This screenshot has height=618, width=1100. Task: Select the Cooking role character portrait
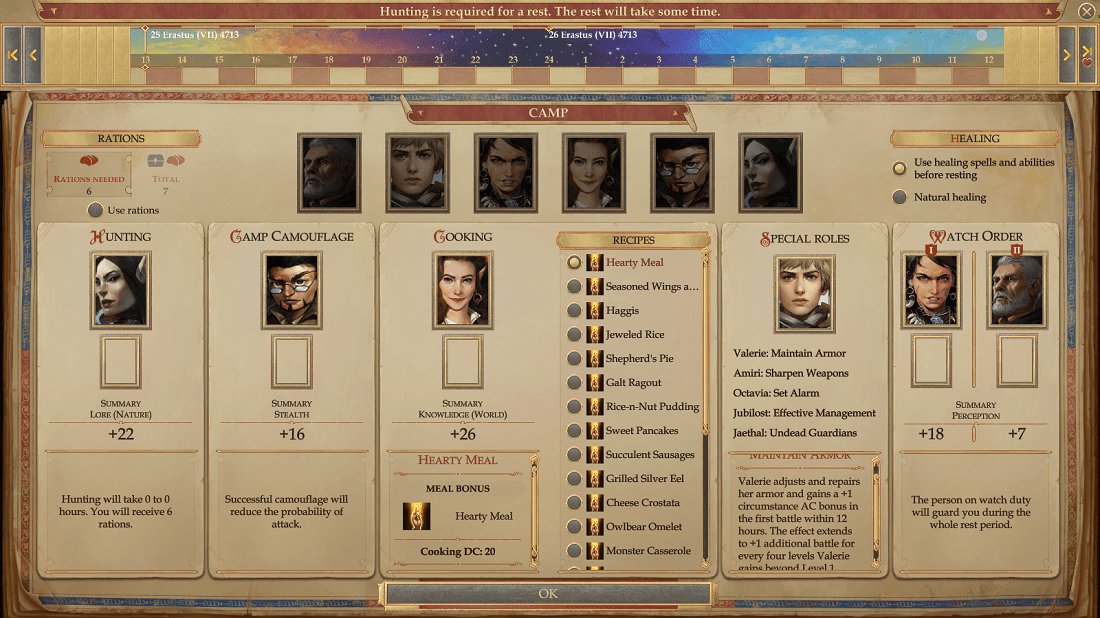[463, 290]
